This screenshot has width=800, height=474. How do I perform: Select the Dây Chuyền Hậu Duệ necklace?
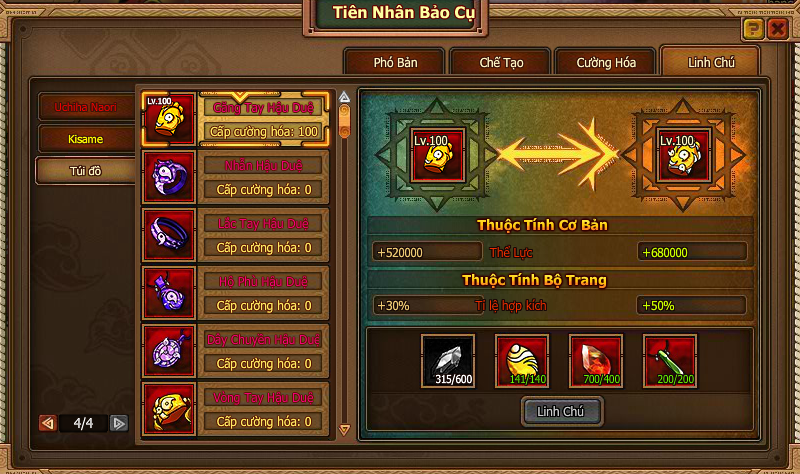point(236,352)
